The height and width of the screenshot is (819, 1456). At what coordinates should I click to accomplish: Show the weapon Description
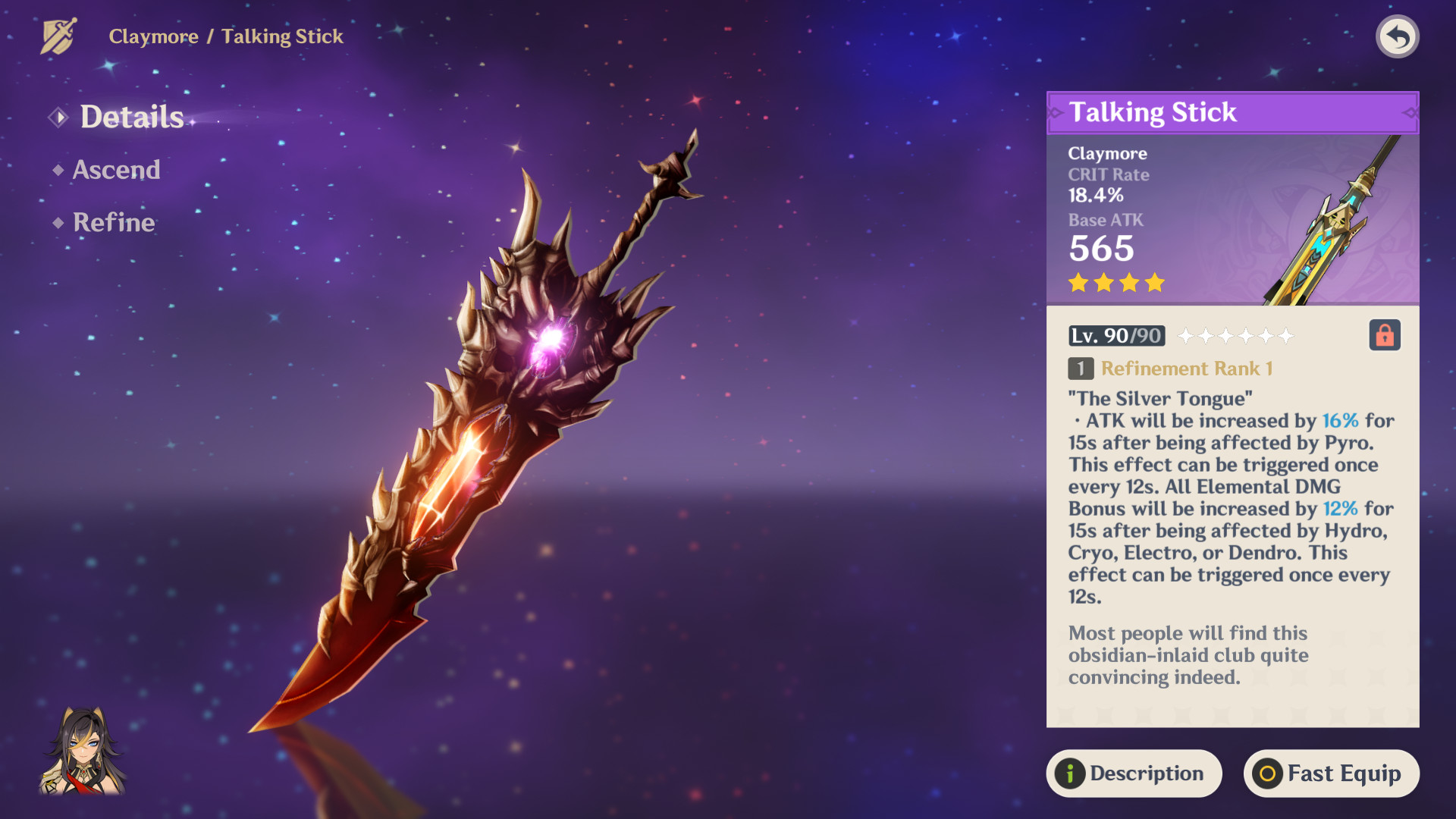[x=1134, y=773]
